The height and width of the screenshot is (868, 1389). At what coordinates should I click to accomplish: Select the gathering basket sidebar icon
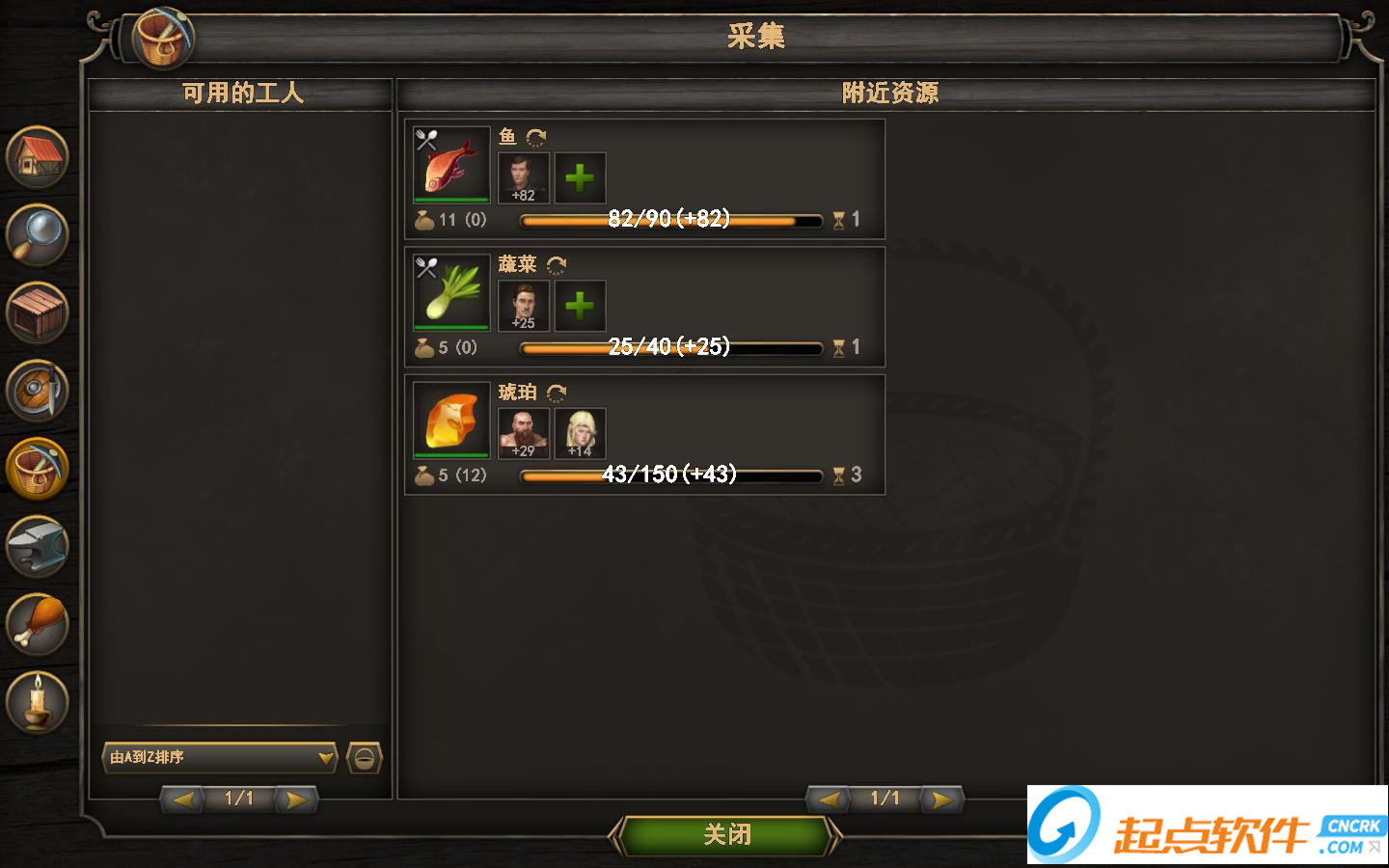(x=37, y=469)
